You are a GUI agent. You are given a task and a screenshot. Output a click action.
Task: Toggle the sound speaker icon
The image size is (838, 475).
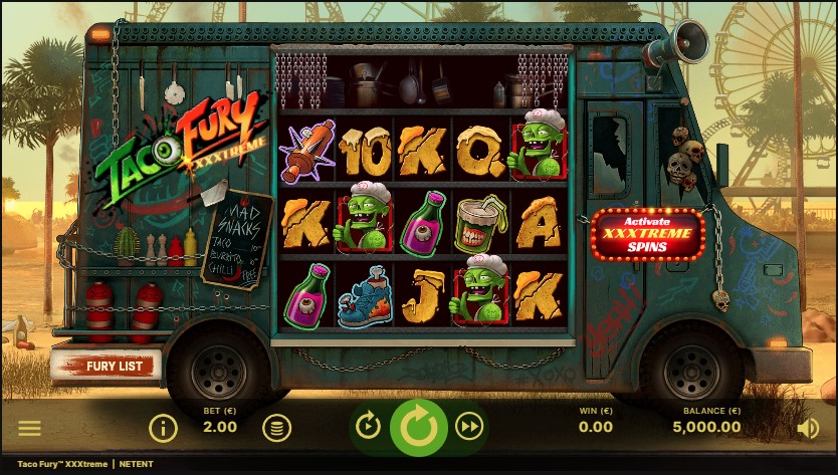[x=807, y=428]
